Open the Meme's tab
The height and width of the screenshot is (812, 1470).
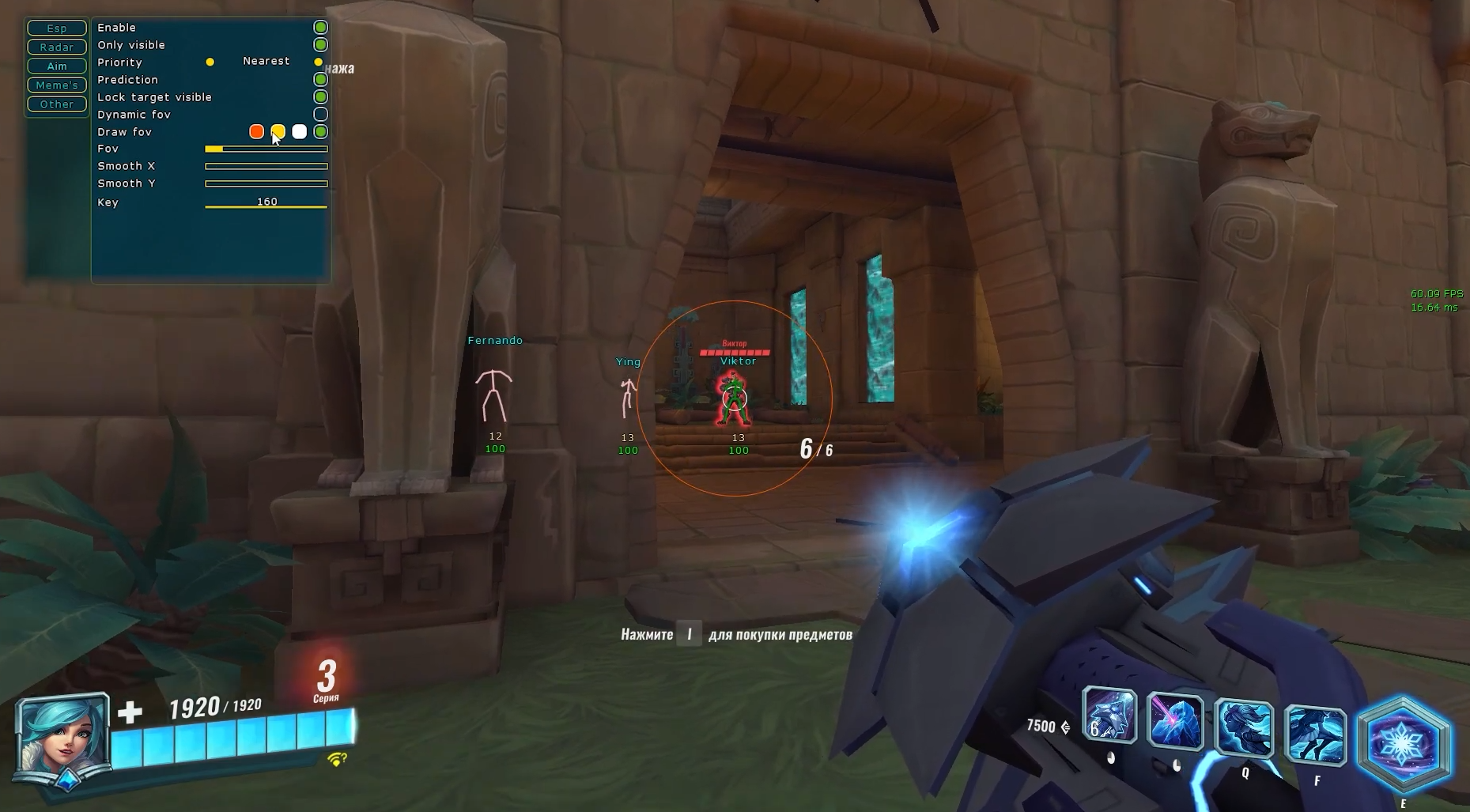pos(57,85)
